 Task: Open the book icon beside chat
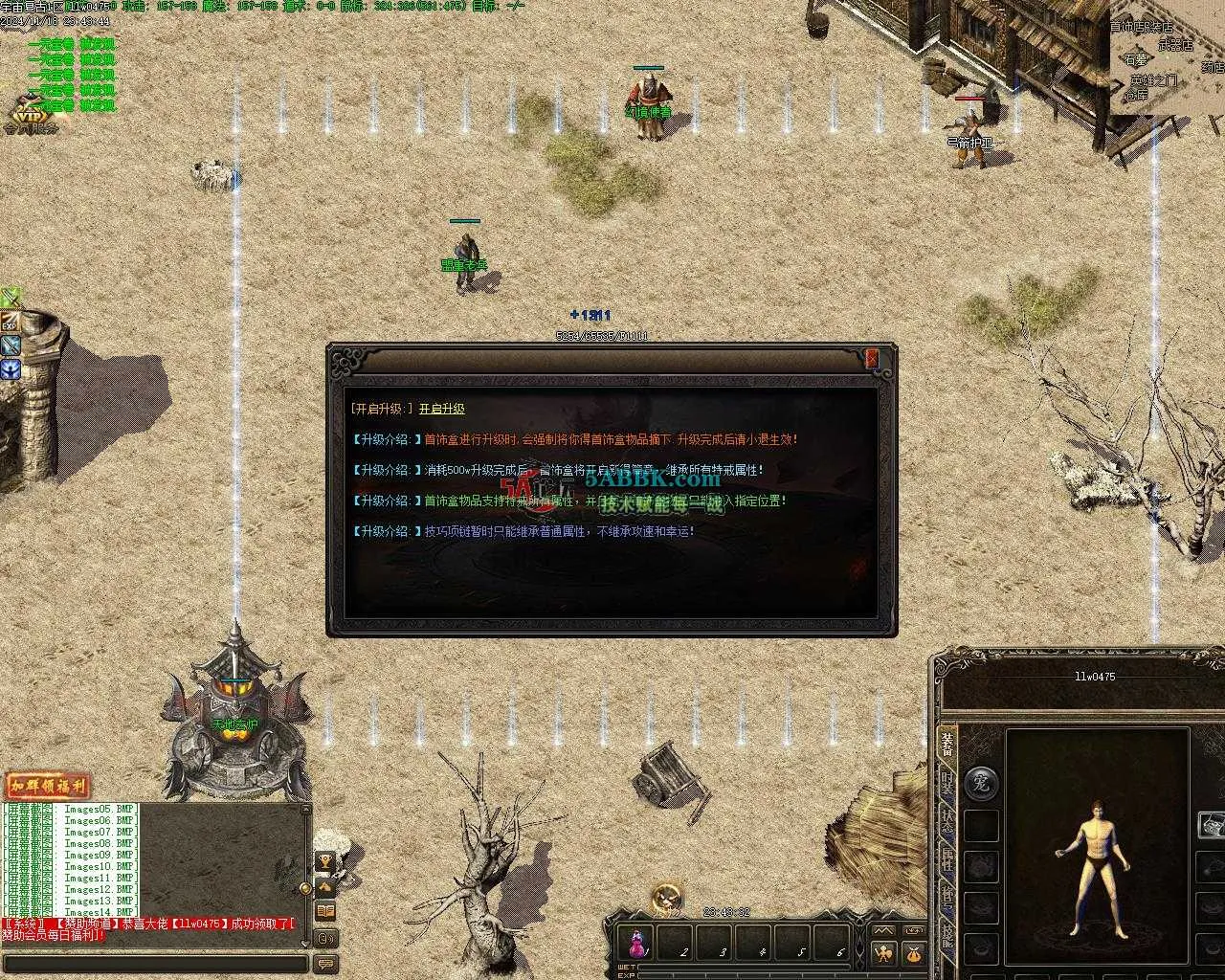[325, 911]
